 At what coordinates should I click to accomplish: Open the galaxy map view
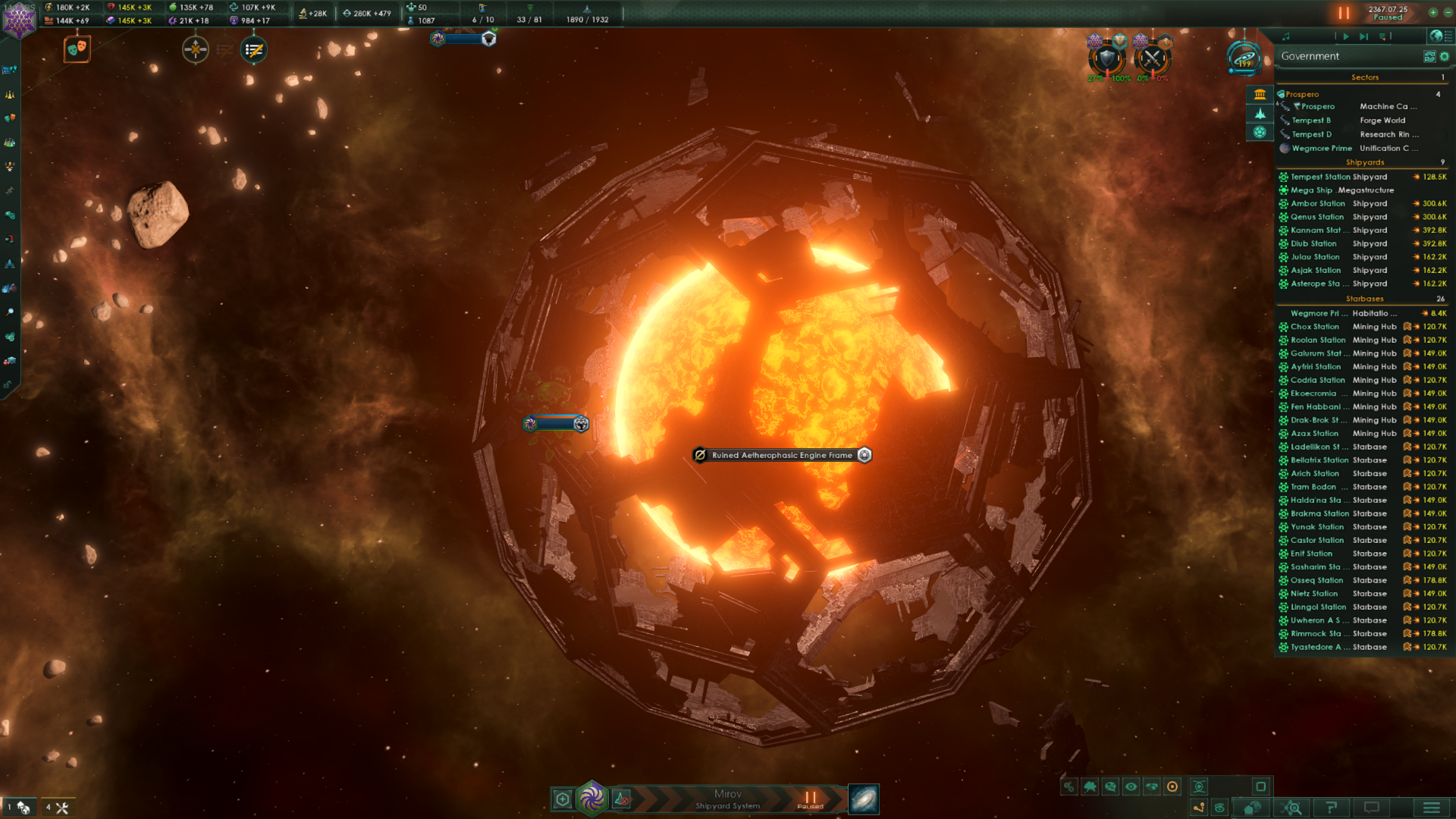(x=864, y=799)
